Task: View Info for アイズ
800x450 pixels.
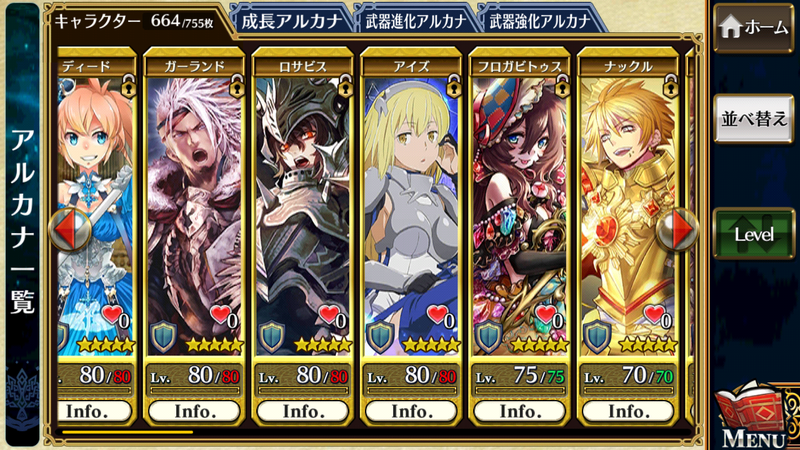Action: click(411, 410)
